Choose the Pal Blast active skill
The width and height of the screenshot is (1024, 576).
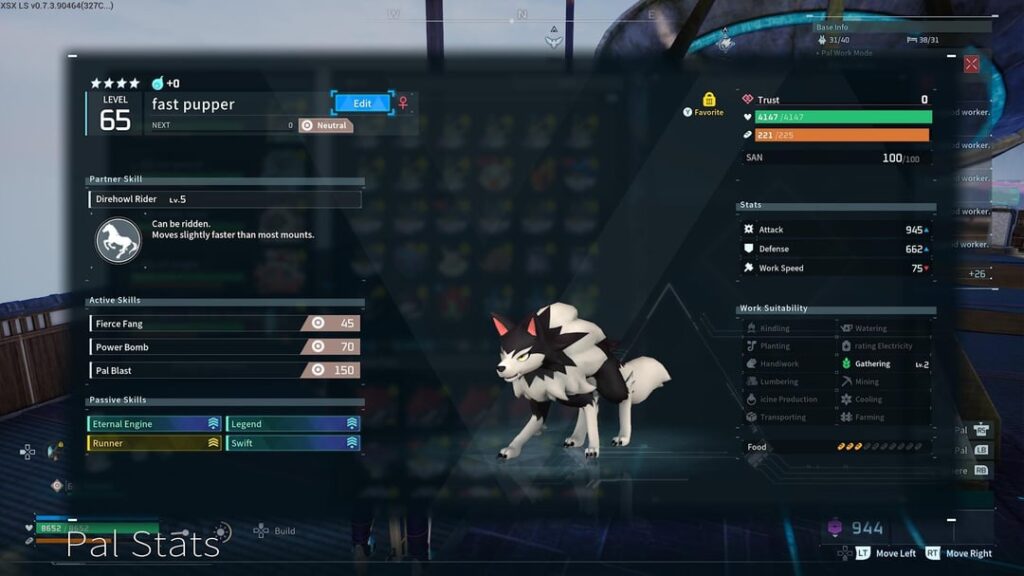224,370
